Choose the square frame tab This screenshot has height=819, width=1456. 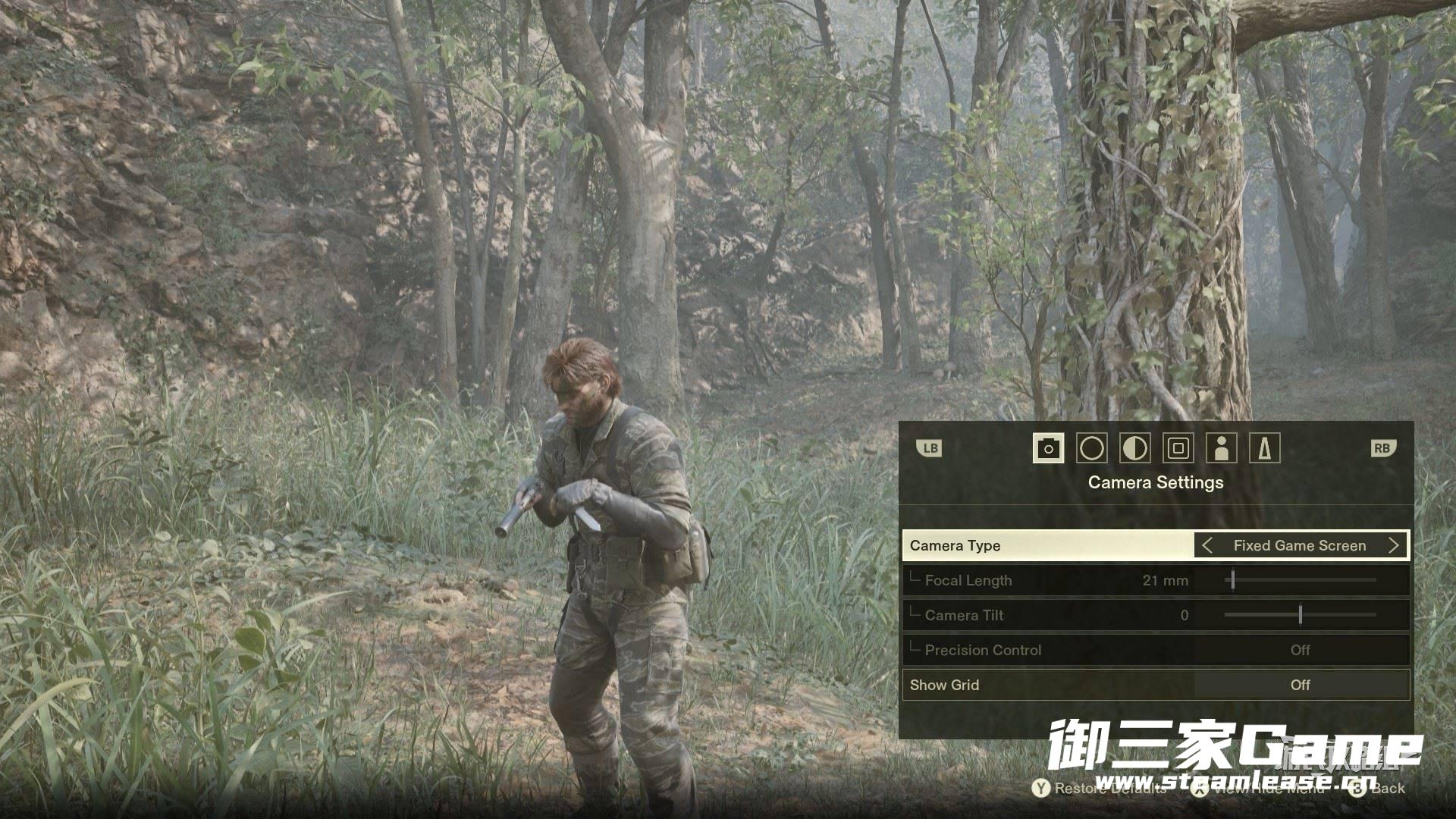1178,448
